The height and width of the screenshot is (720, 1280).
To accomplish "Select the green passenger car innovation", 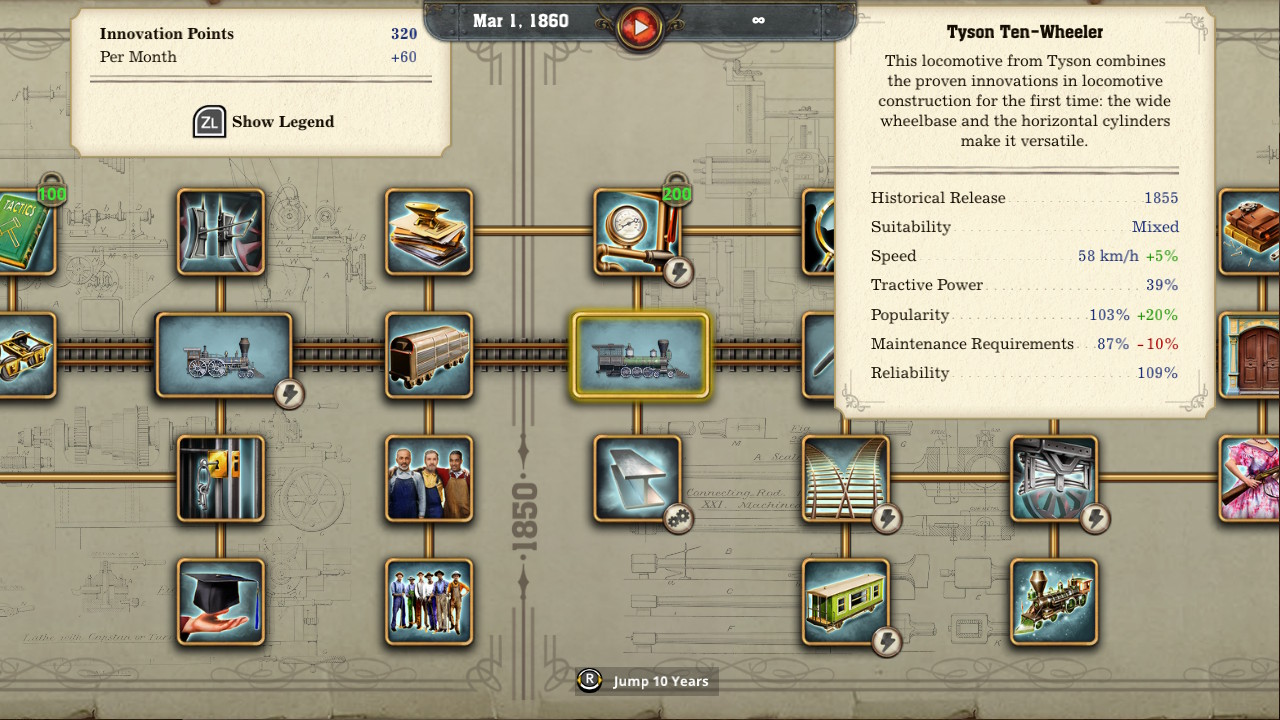I will (847, 601).
